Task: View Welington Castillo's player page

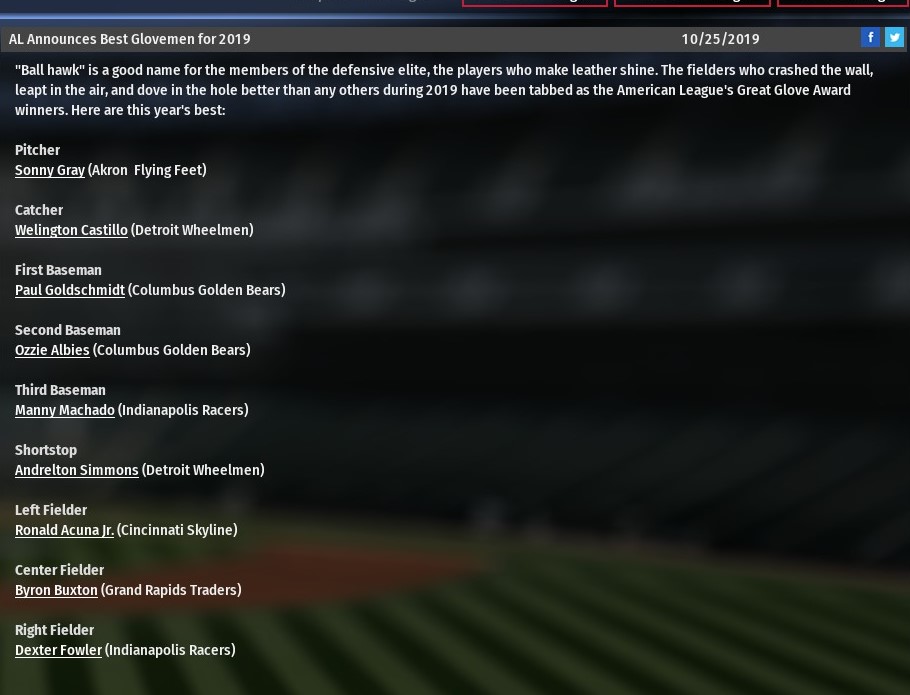Action: [x=71, y=230]
